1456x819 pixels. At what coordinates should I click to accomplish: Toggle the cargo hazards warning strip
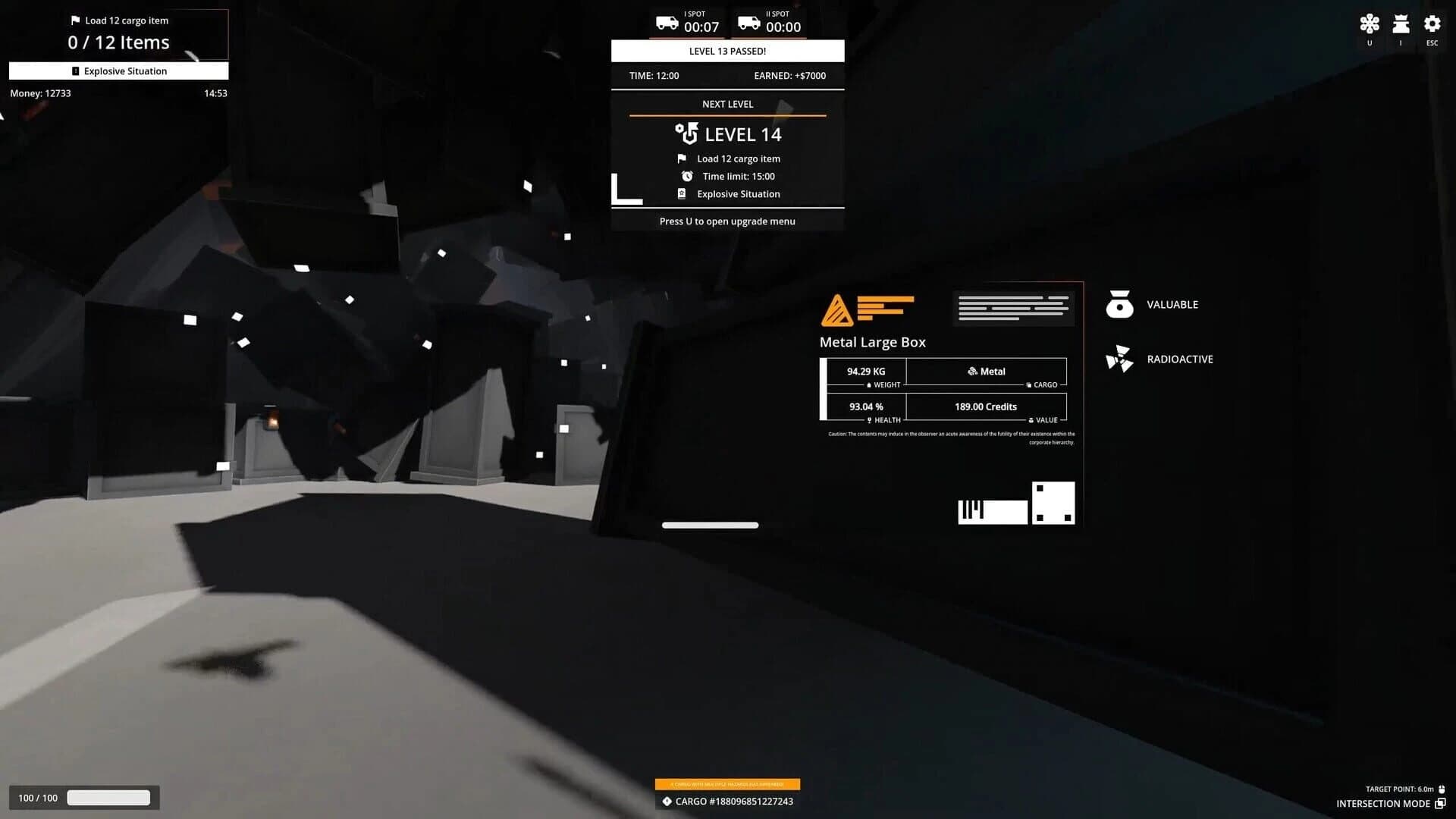click(728, 783)
